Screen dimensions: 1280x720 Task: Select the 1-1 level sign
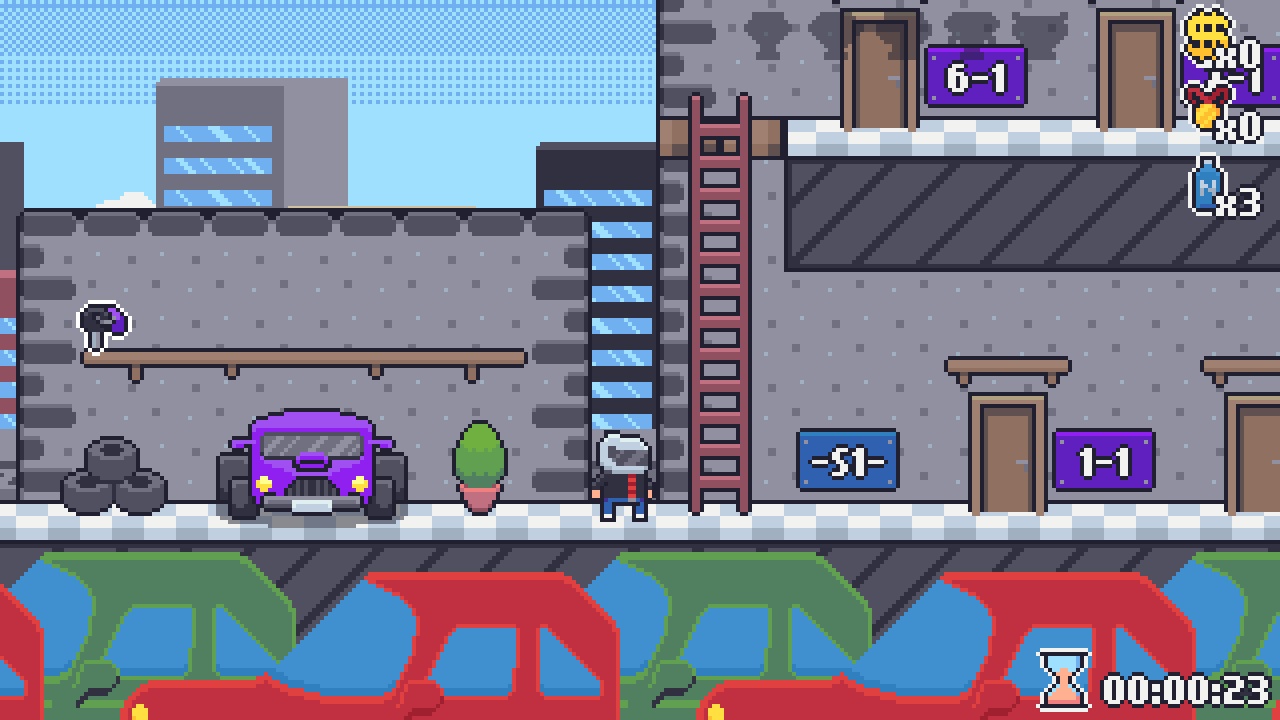pyautogui.click(x=1105, y=462)
